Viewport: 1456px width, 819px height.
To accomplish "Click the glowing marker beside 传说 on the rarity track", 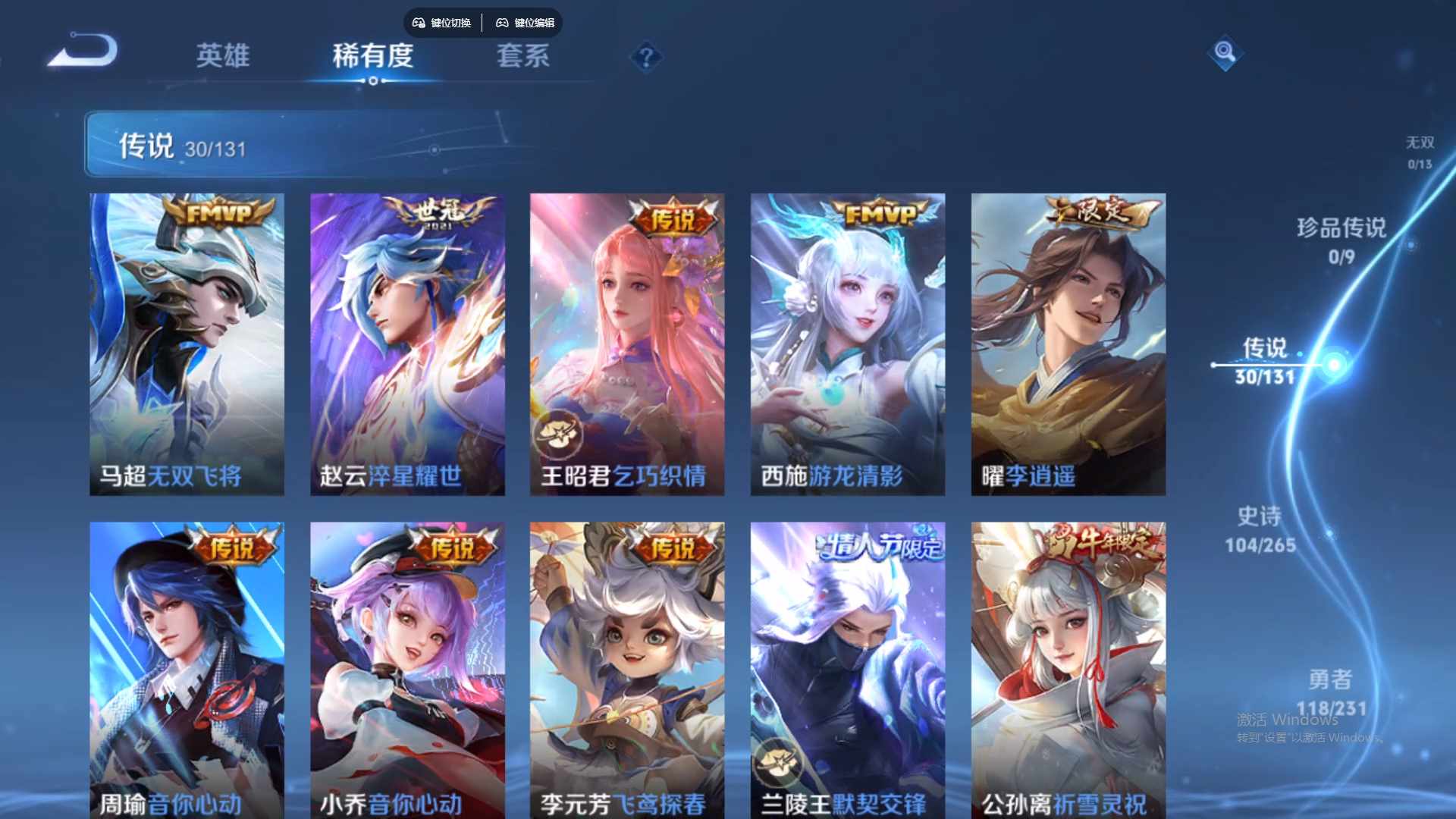I will coord(1333,364).
